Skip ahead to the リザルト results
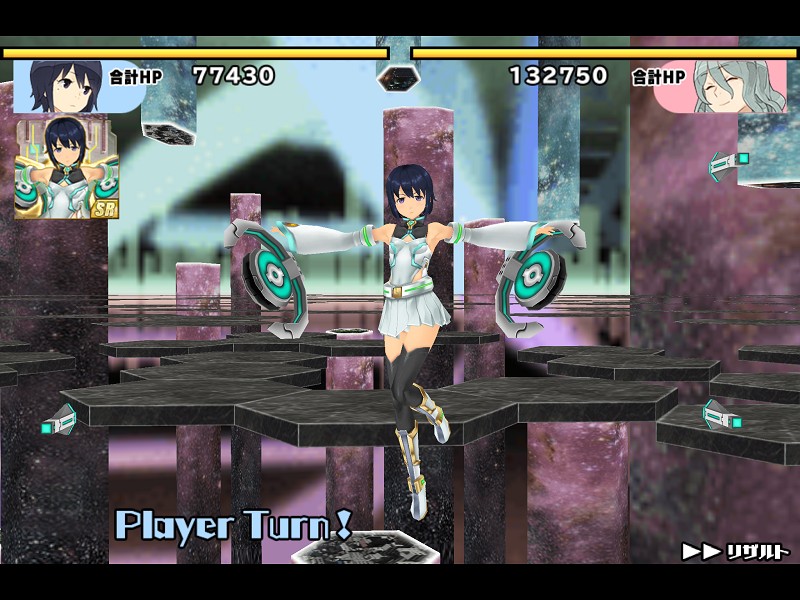The height and width of the screenshot is (600, 800). 737,551
